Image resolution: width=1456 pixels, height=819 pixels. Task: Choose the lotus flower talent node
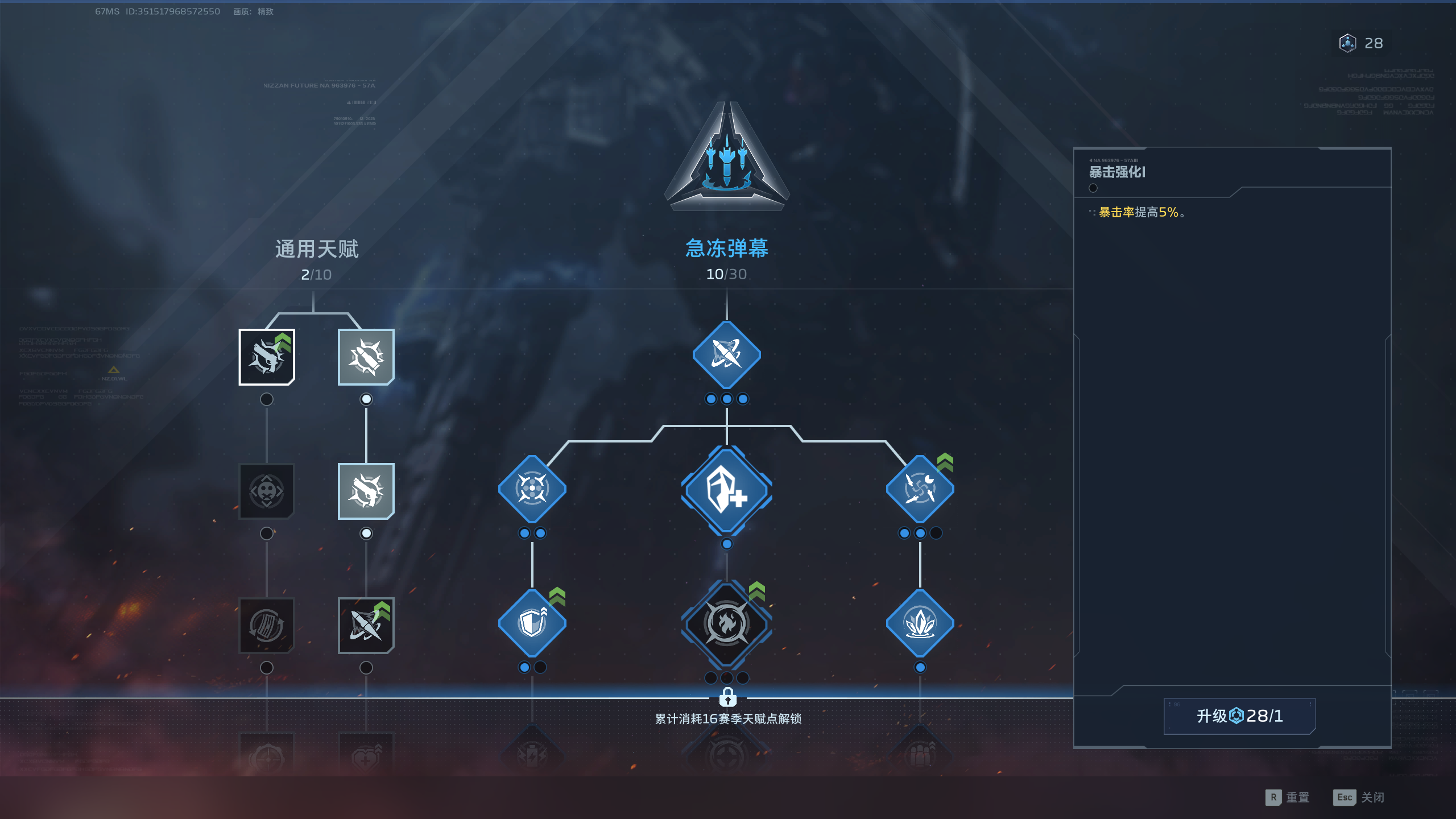920,623
